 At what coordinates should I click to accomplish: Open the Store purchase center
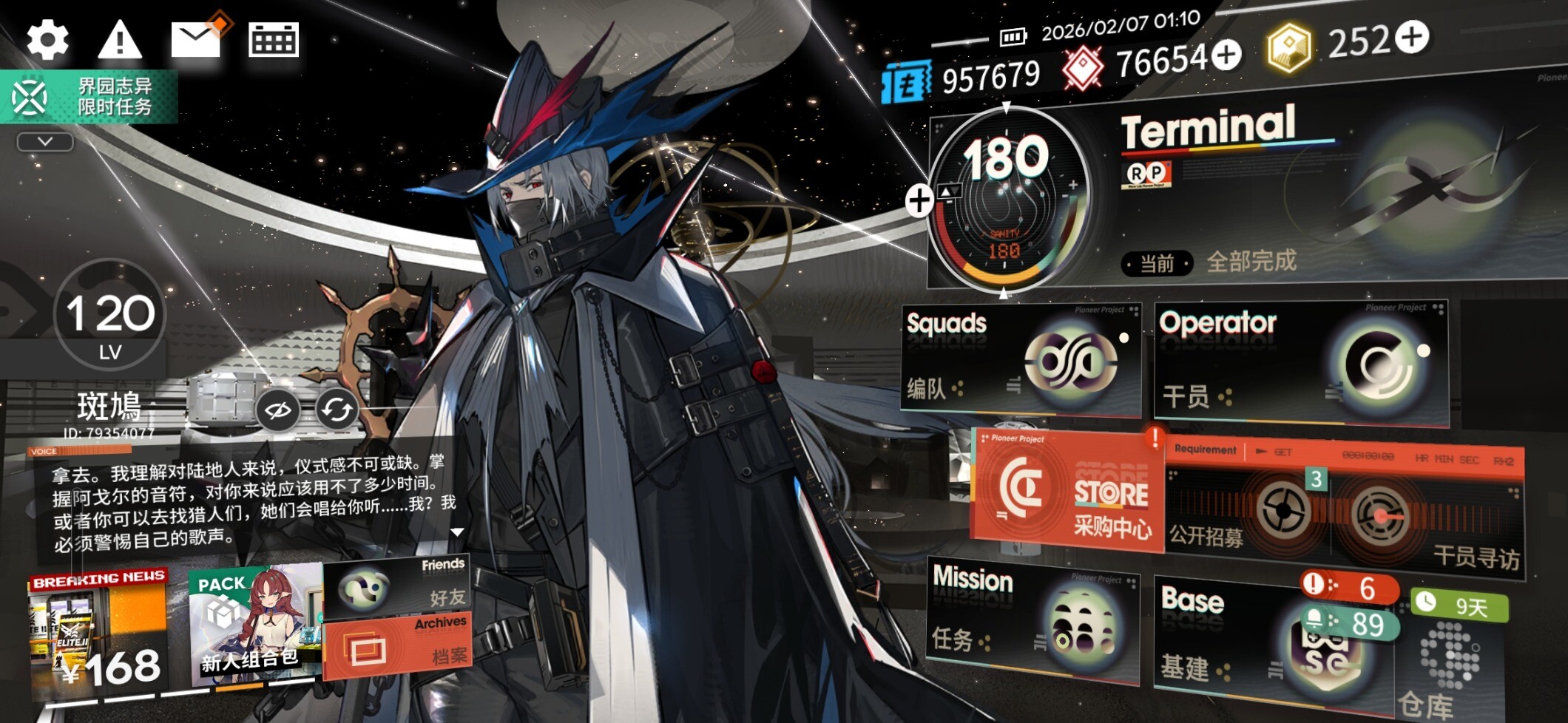tap(1067, 489)
